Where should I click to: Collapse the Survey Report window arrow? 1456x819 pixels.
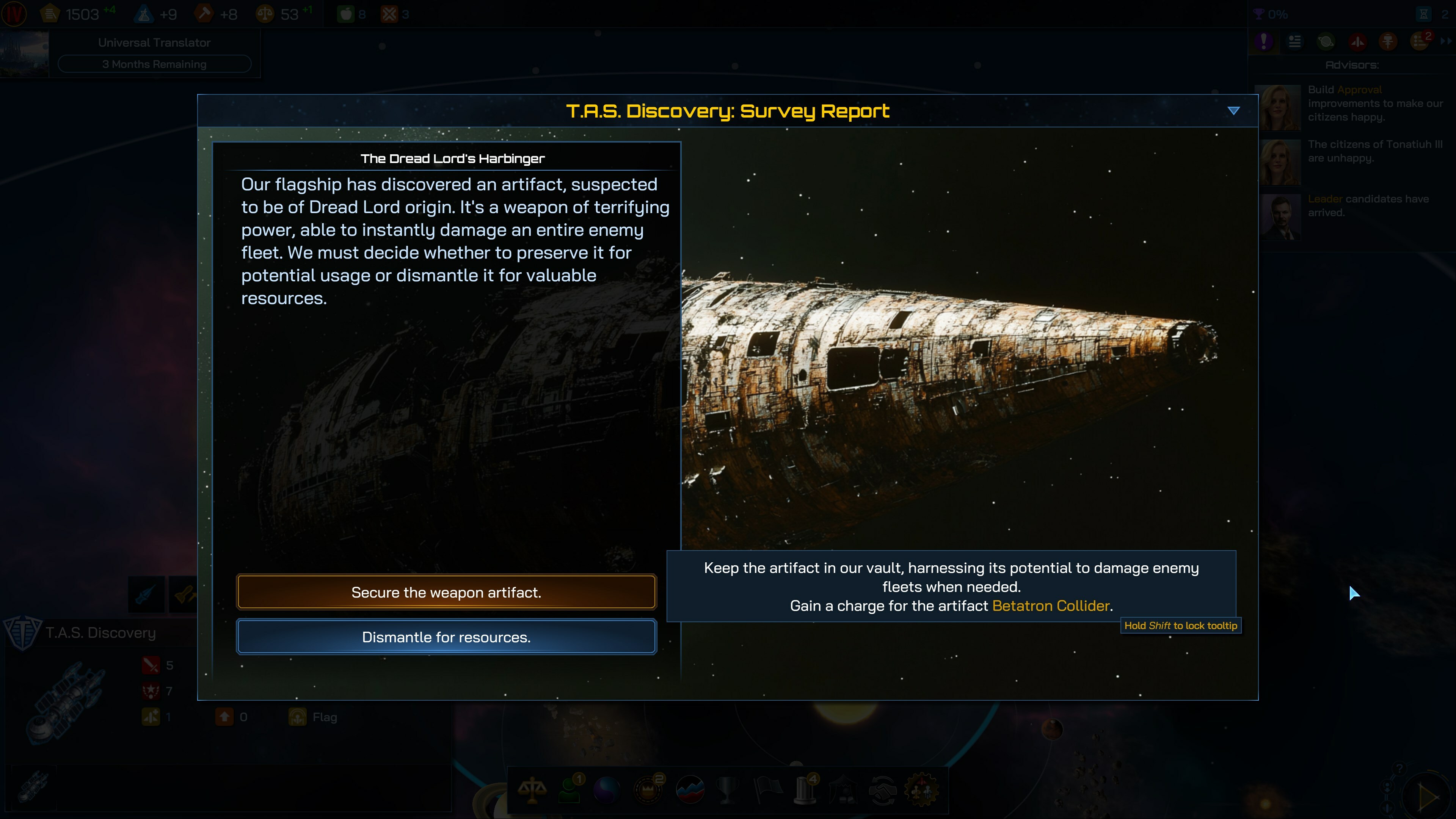click(1233, 111)
